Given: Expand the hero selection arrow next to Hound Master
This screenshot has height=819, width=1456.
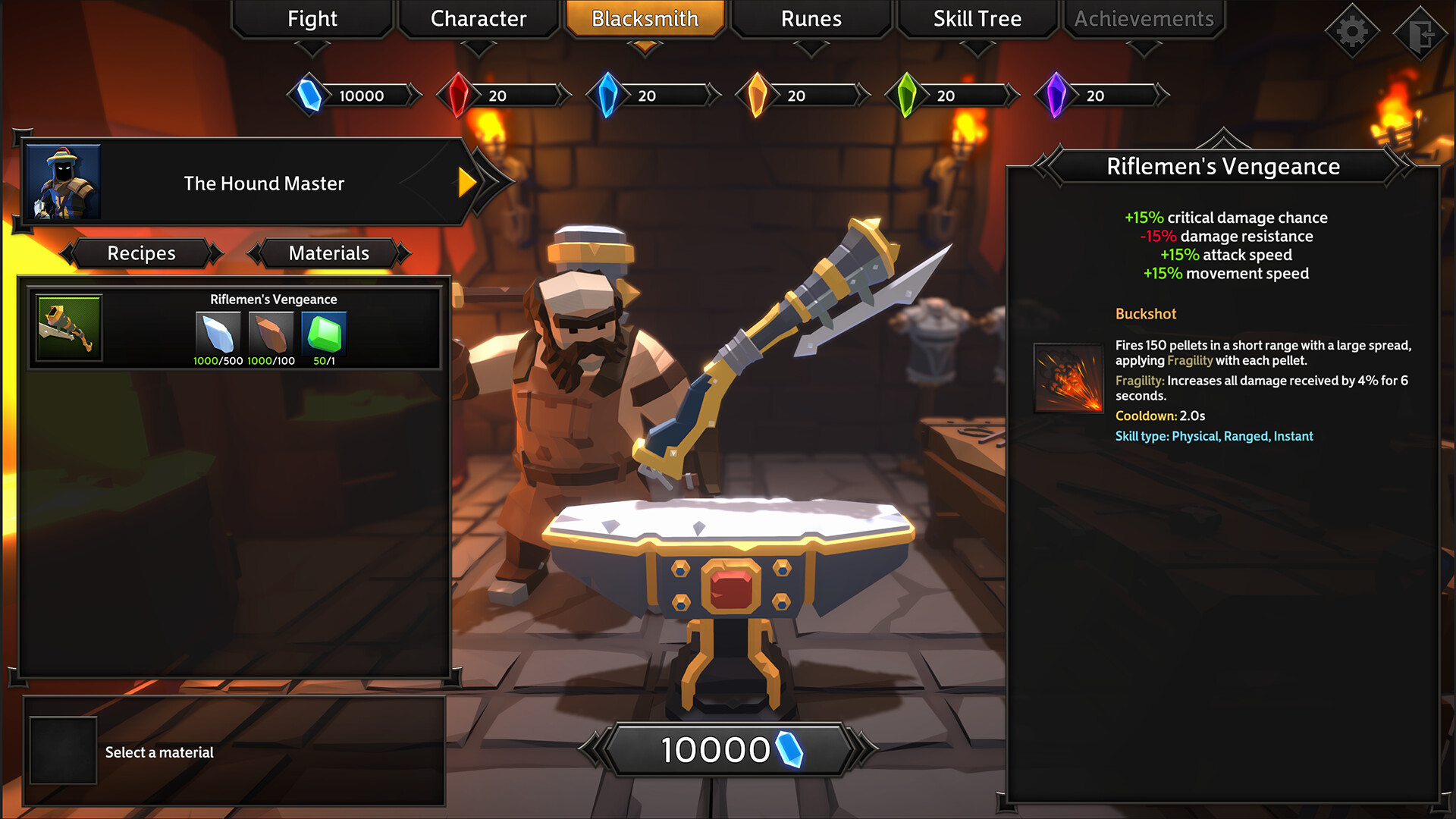Looking at the screenshot, I should point(468,183).
